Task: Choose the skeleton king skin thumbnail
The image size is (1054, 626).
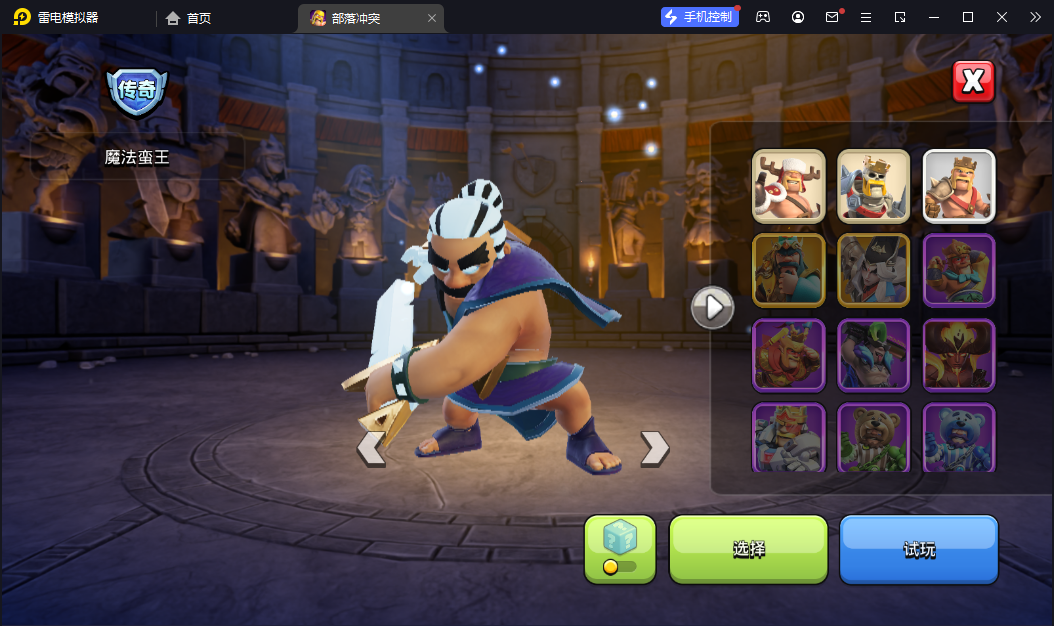Action: pos(873,185)
